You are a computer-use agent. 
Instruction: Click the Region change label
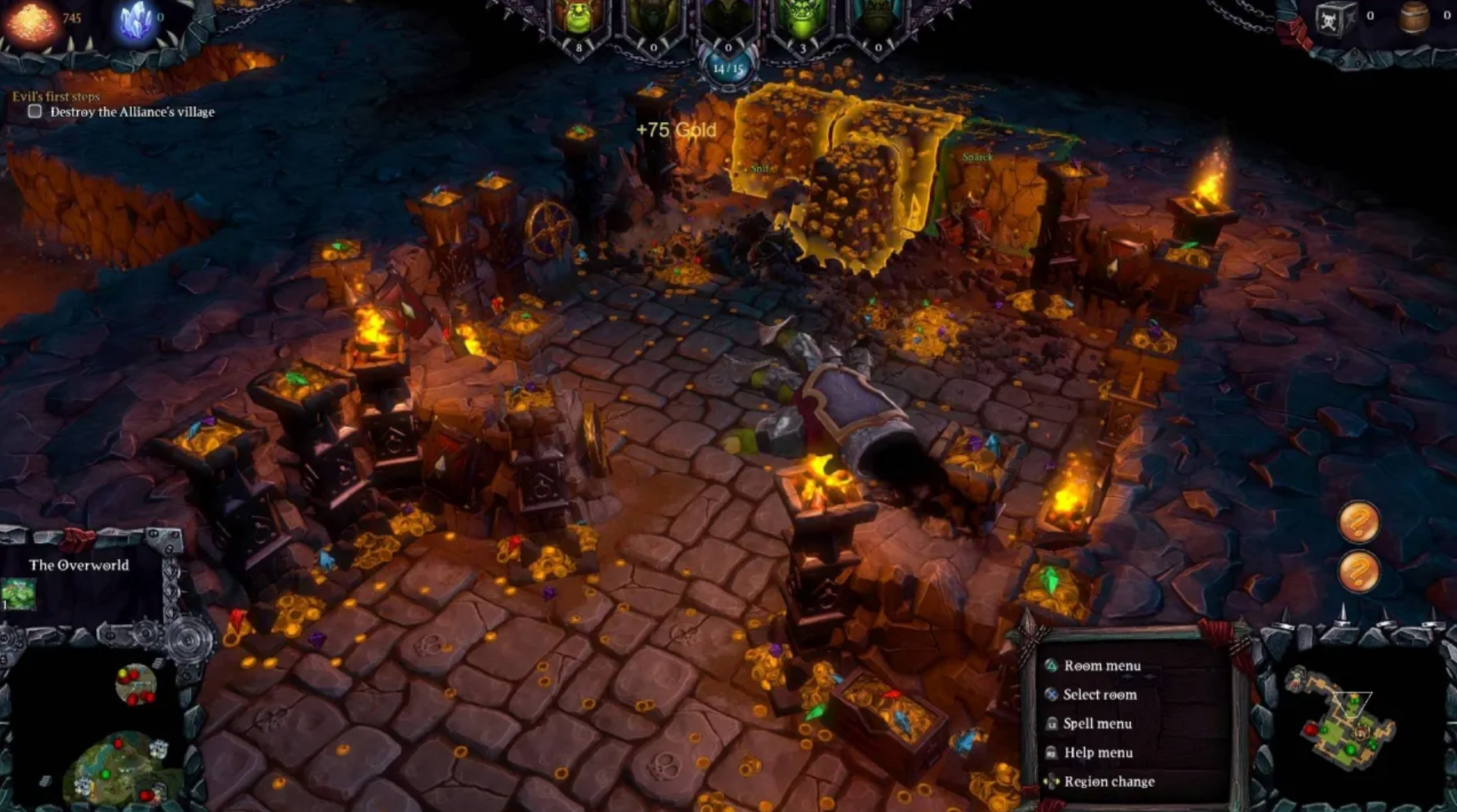(1109, 782)
